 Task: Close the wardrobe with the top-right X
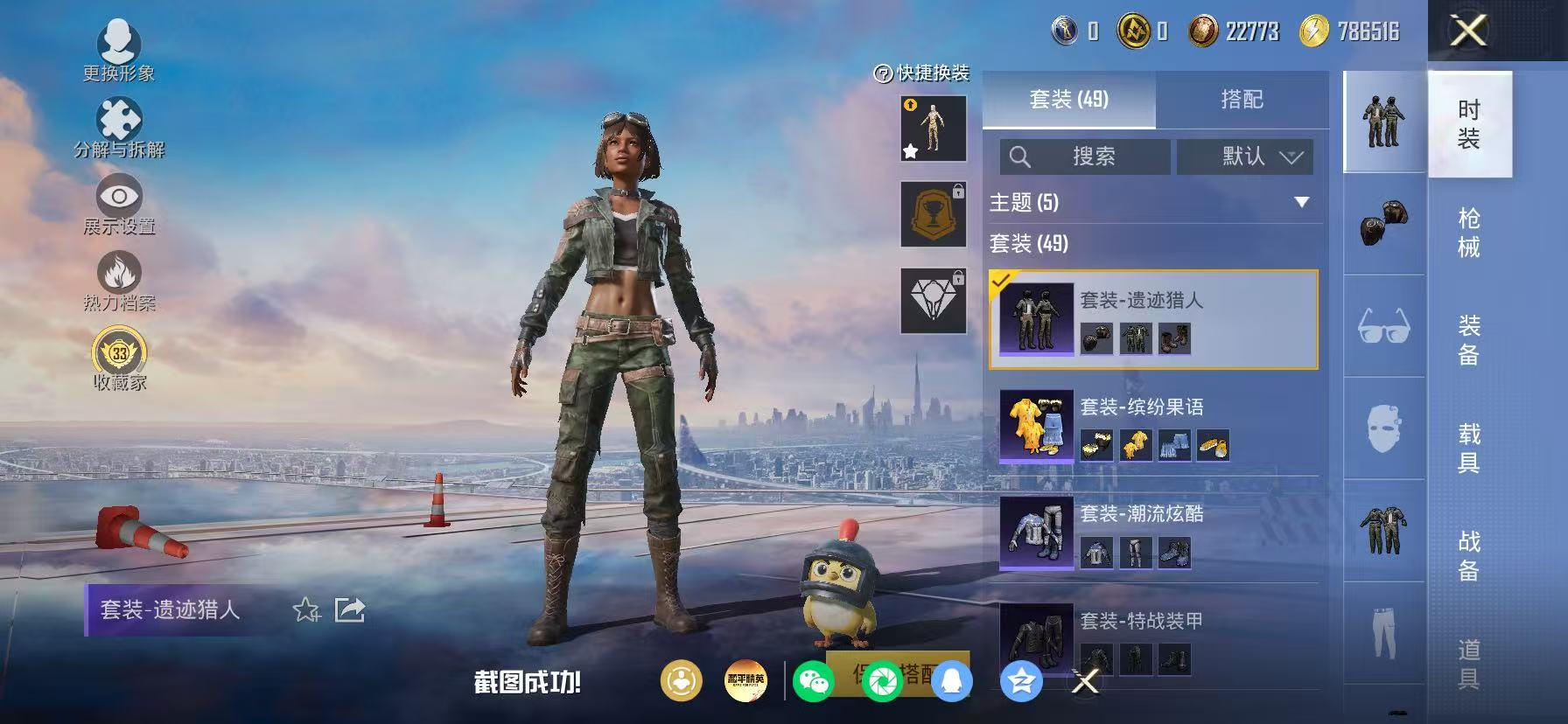1468,31
